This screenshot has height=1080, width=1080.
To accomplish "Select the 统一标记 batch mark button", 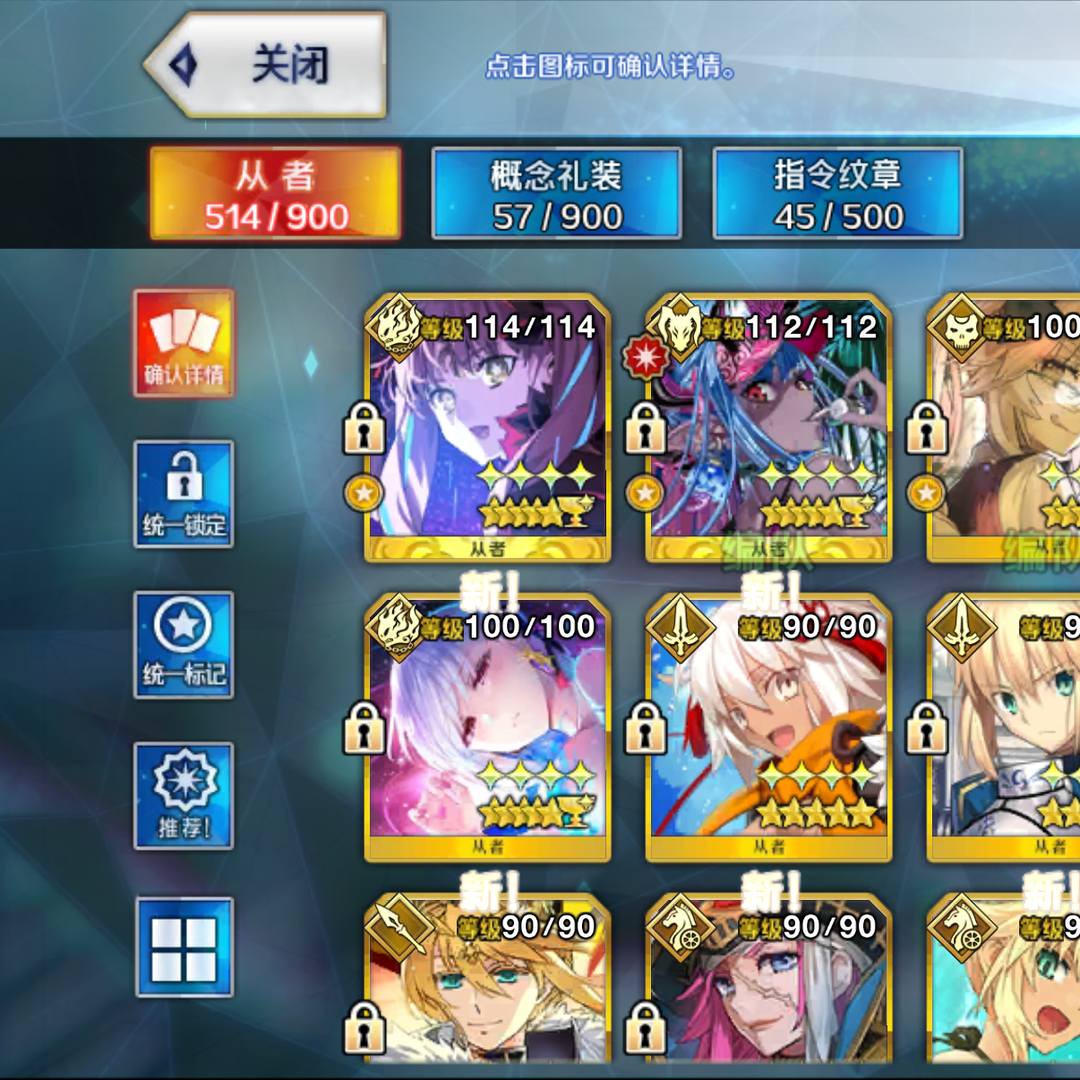I will pos(184,645).
